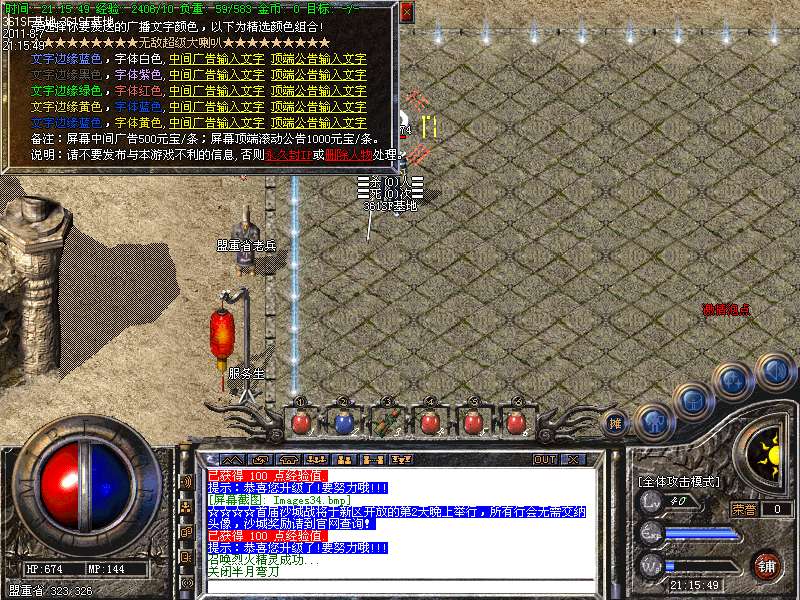Choose blue font top-announcement link
Image resolution: width=800 pixels, height=600 pixels.
click(x=318, y=106)
